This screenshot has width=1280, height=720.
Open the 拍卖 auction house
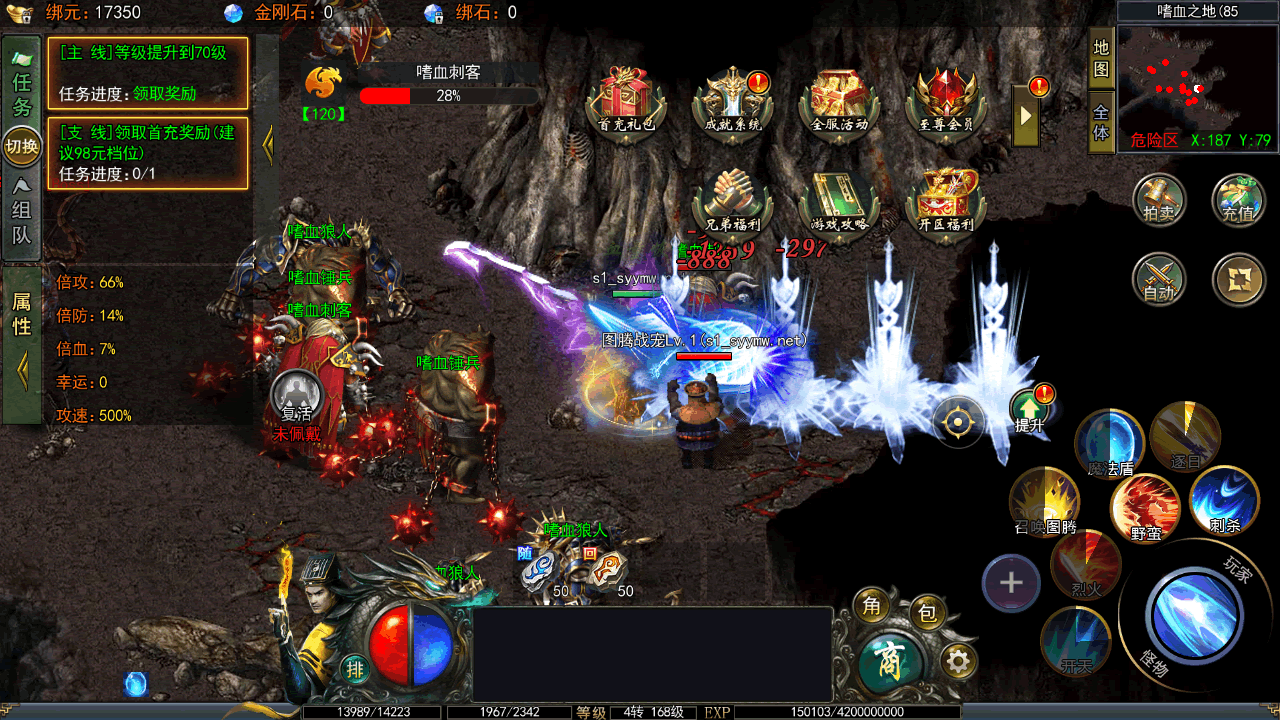(1159, 199)
